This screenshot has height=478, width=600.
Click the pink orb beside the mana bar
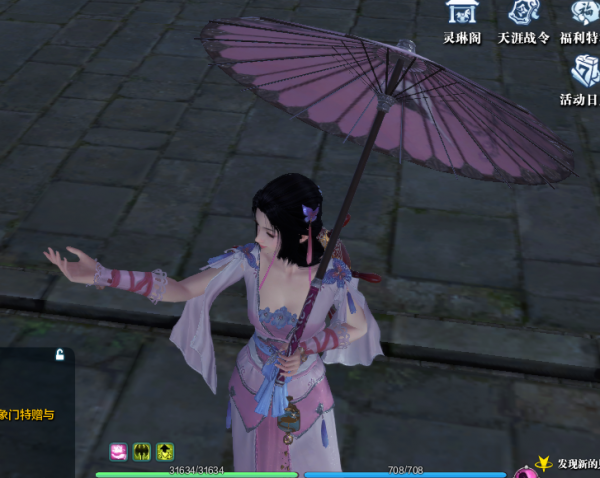(x=522, y=472)
